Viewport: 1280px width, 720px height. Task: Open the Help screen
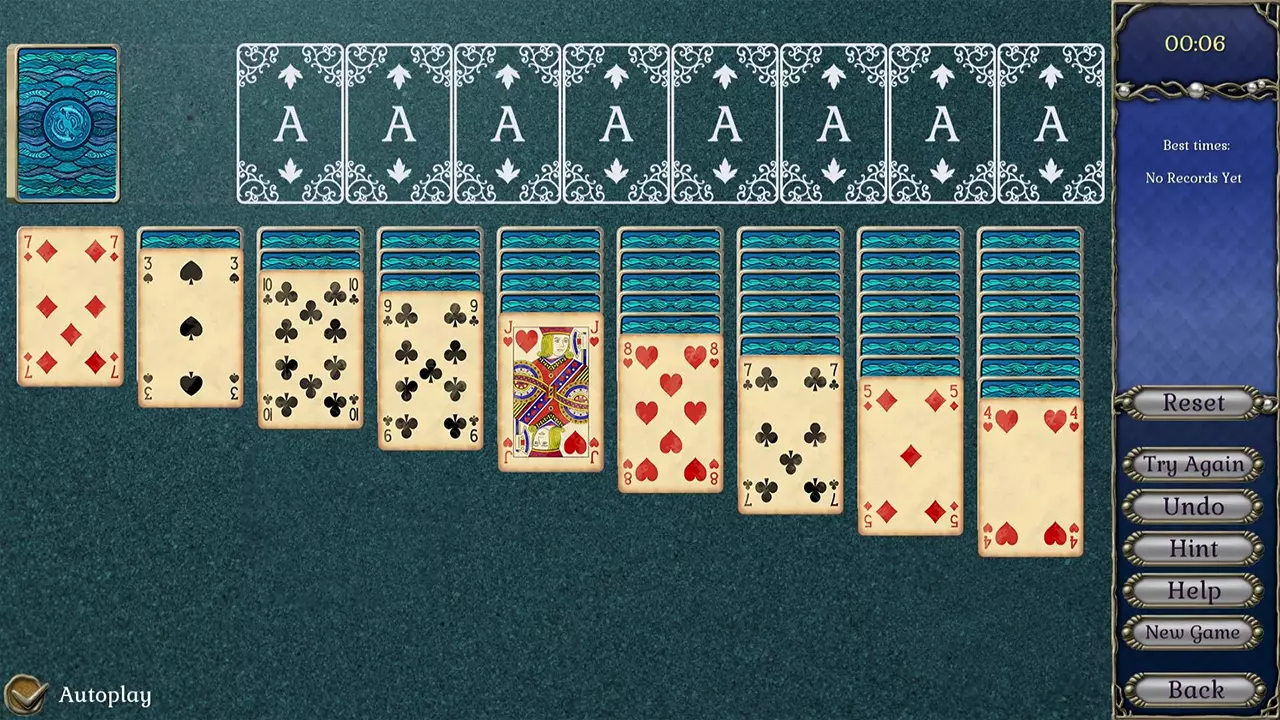[x=1194, y=590]
